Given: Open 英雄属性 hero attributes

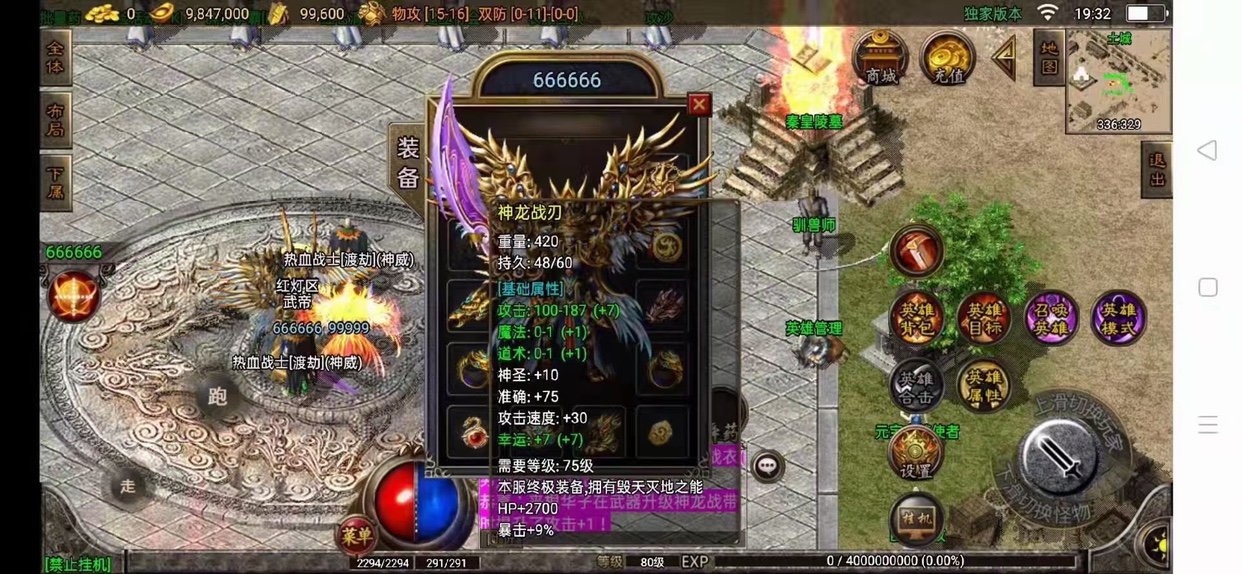Looking at the screenshot, I should (x=982, y=385).
